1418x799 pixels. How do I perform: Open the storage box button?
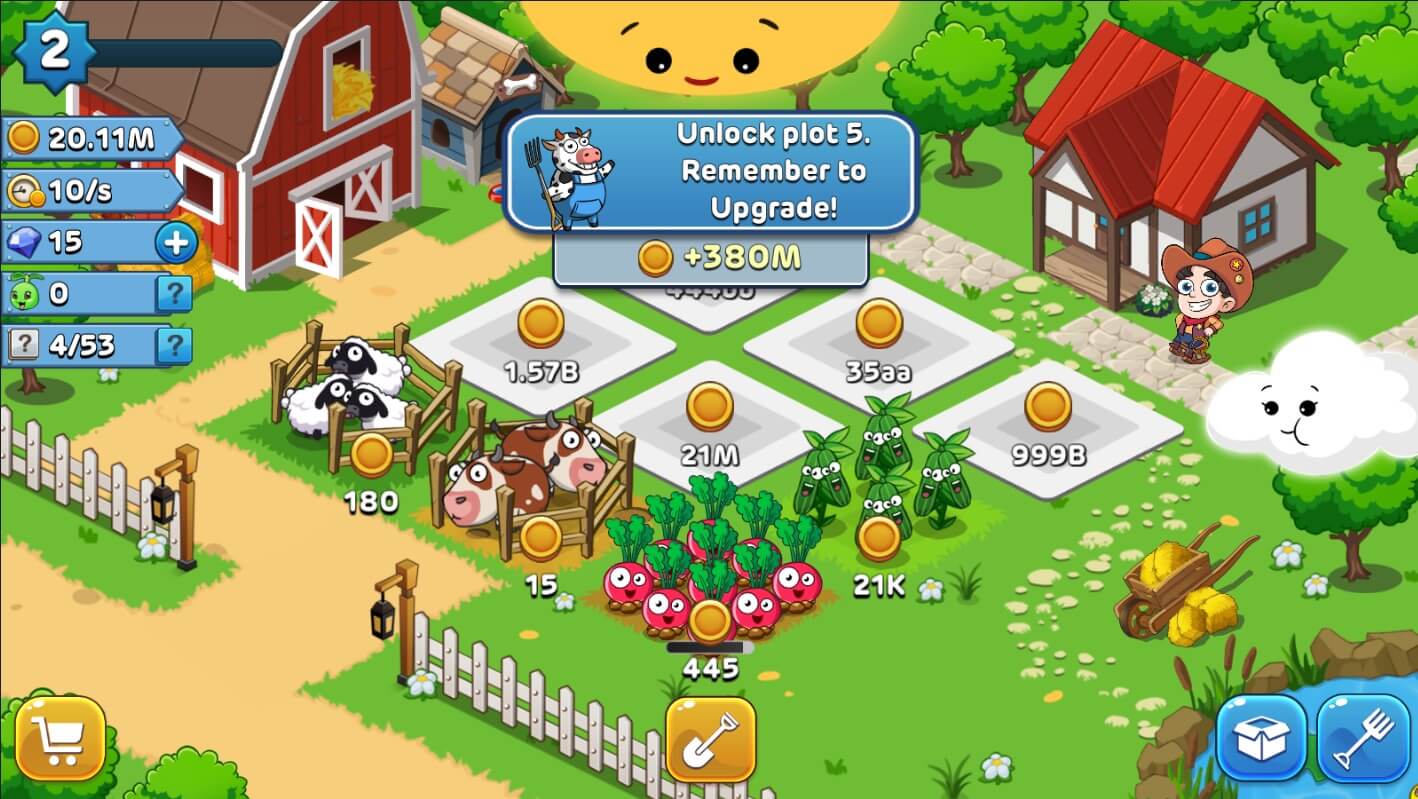1261,739
